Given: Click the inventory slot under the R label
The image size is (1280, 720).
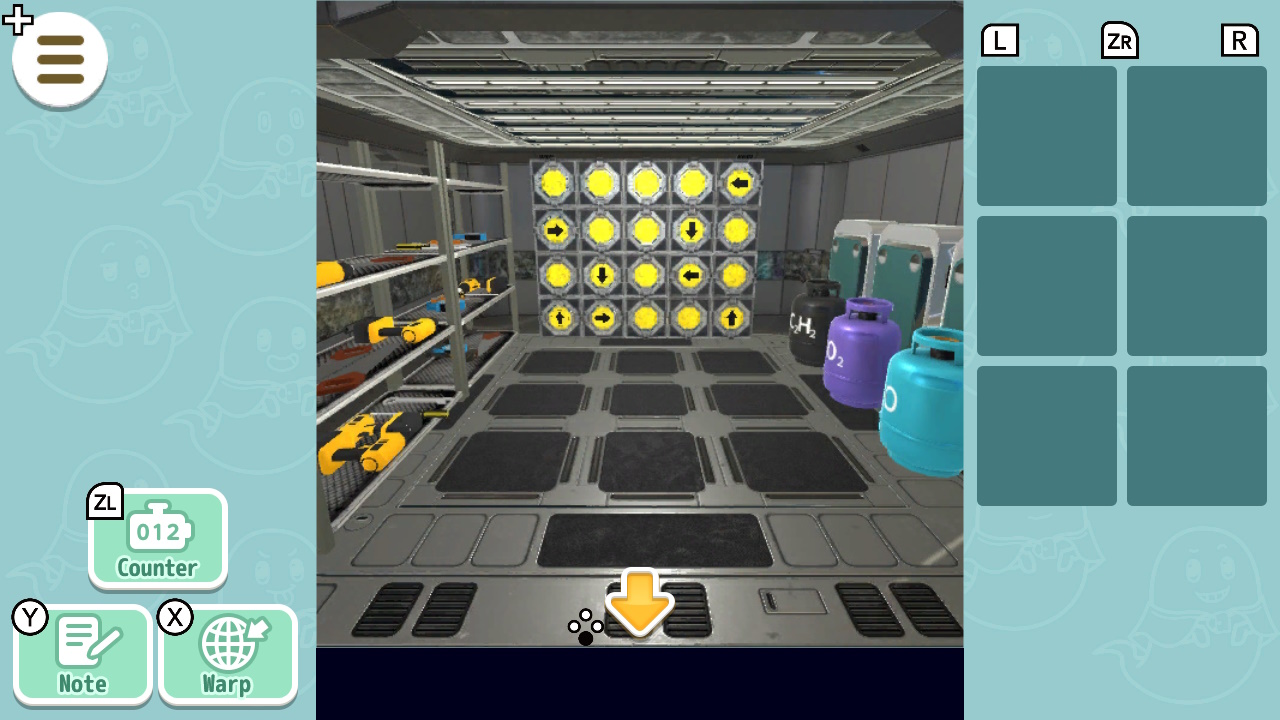Looking at the screenshot, I should point(1196,135).
